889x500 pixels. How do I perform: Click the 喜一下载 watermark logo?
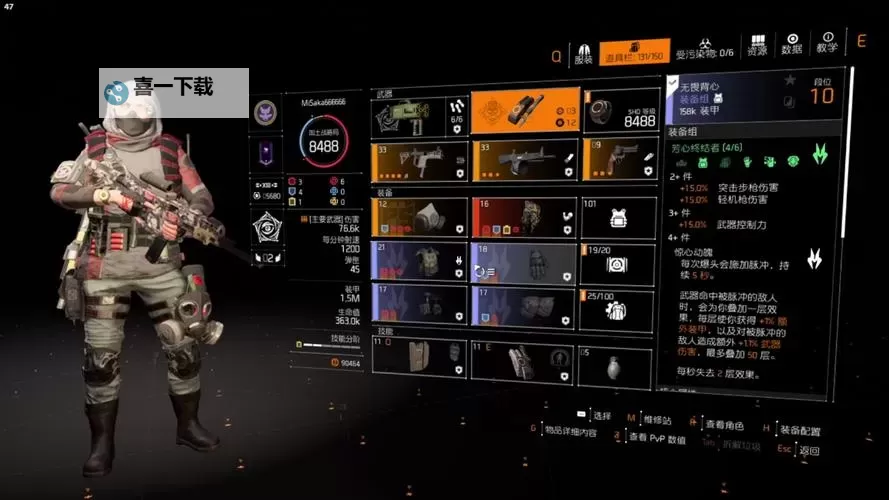[x=174, y=91]
